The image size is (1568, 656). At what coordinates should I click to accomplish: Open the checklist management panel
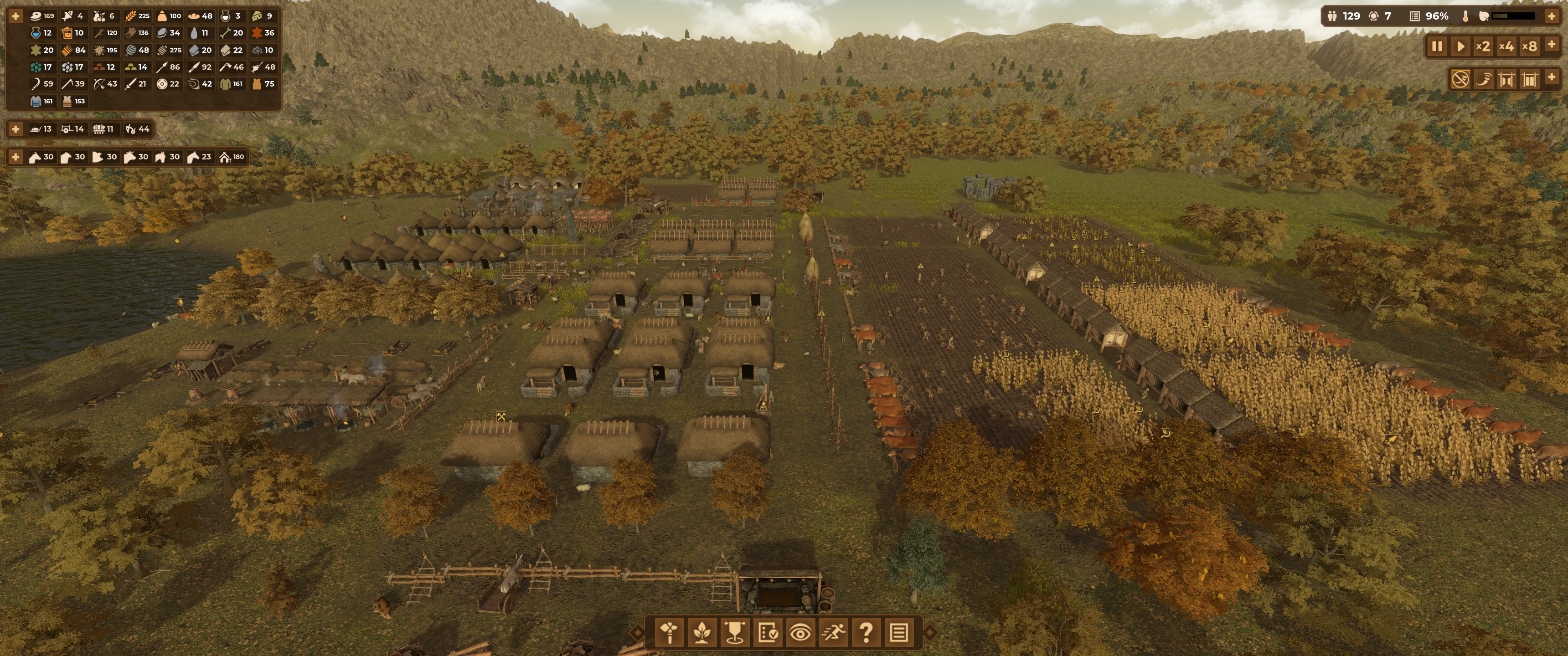[x=768, y=633]
